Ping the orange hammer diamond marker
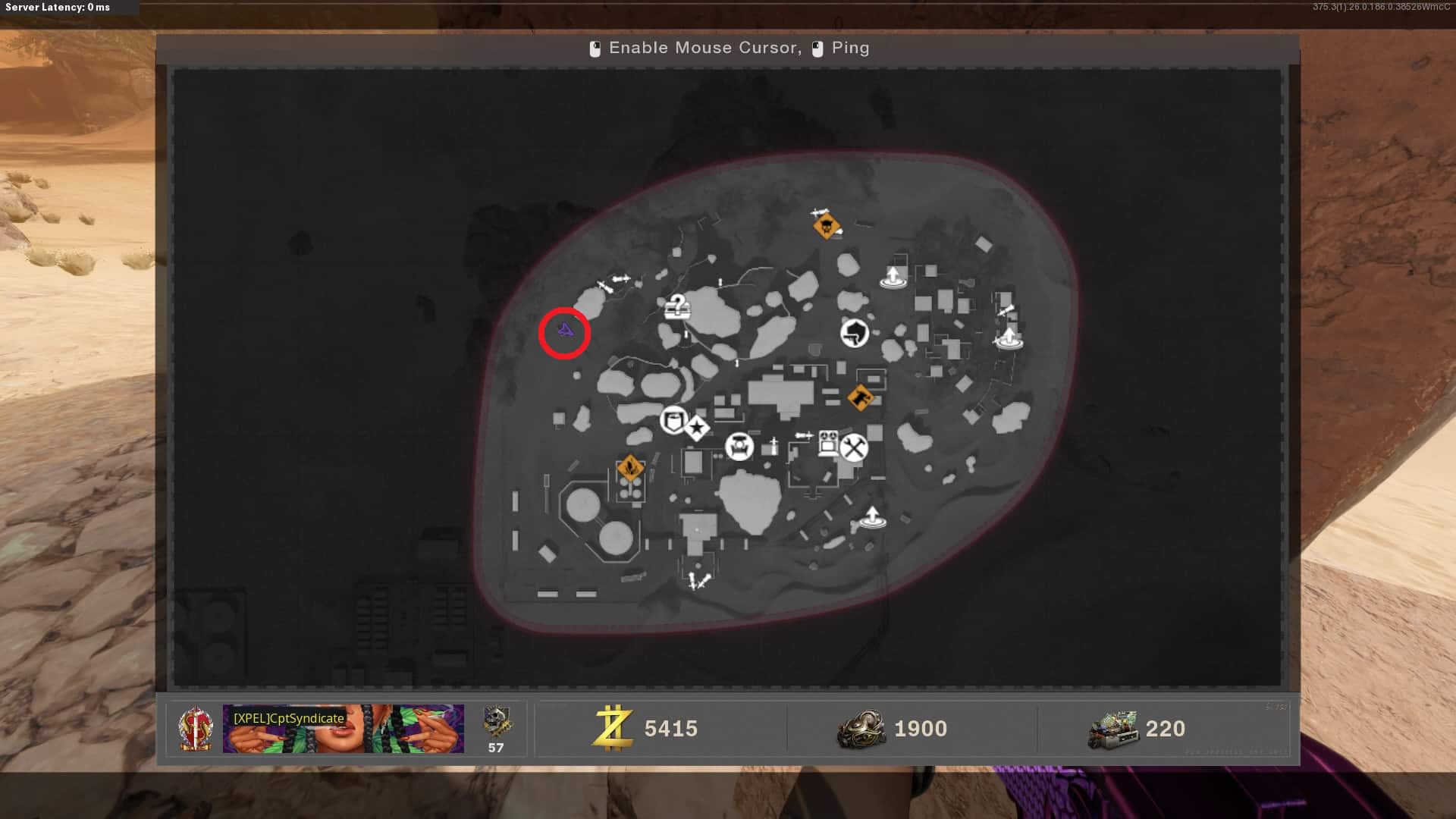Screen dimensions: 1456x819 pos(860,397)
